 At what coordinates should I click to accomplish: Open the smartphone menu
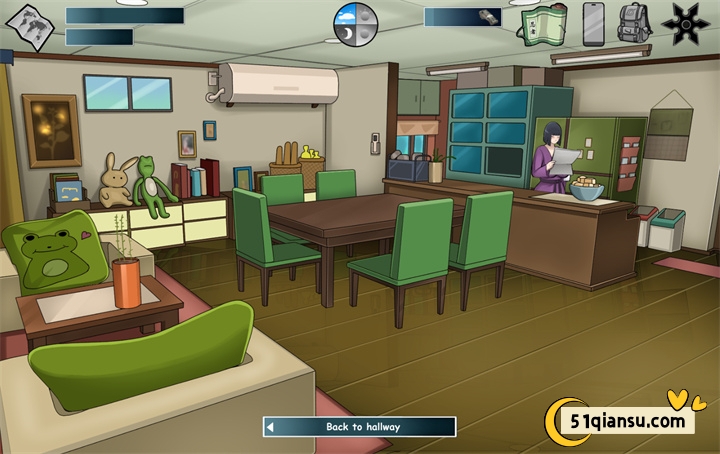pyautogui.click(x=594, y=24)
